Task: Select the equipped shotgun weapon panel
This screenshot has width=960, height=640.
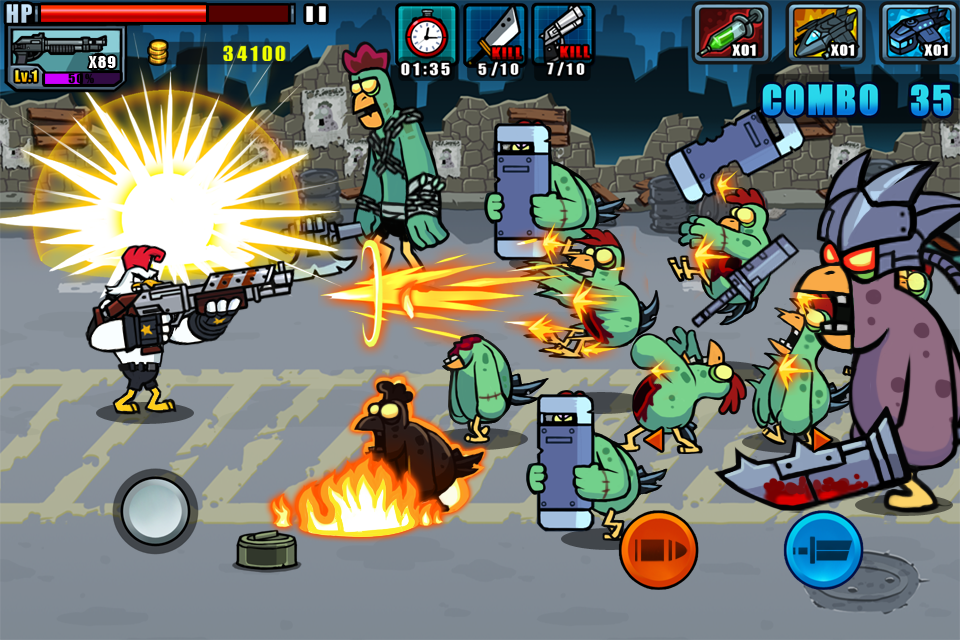Action: 66,57
